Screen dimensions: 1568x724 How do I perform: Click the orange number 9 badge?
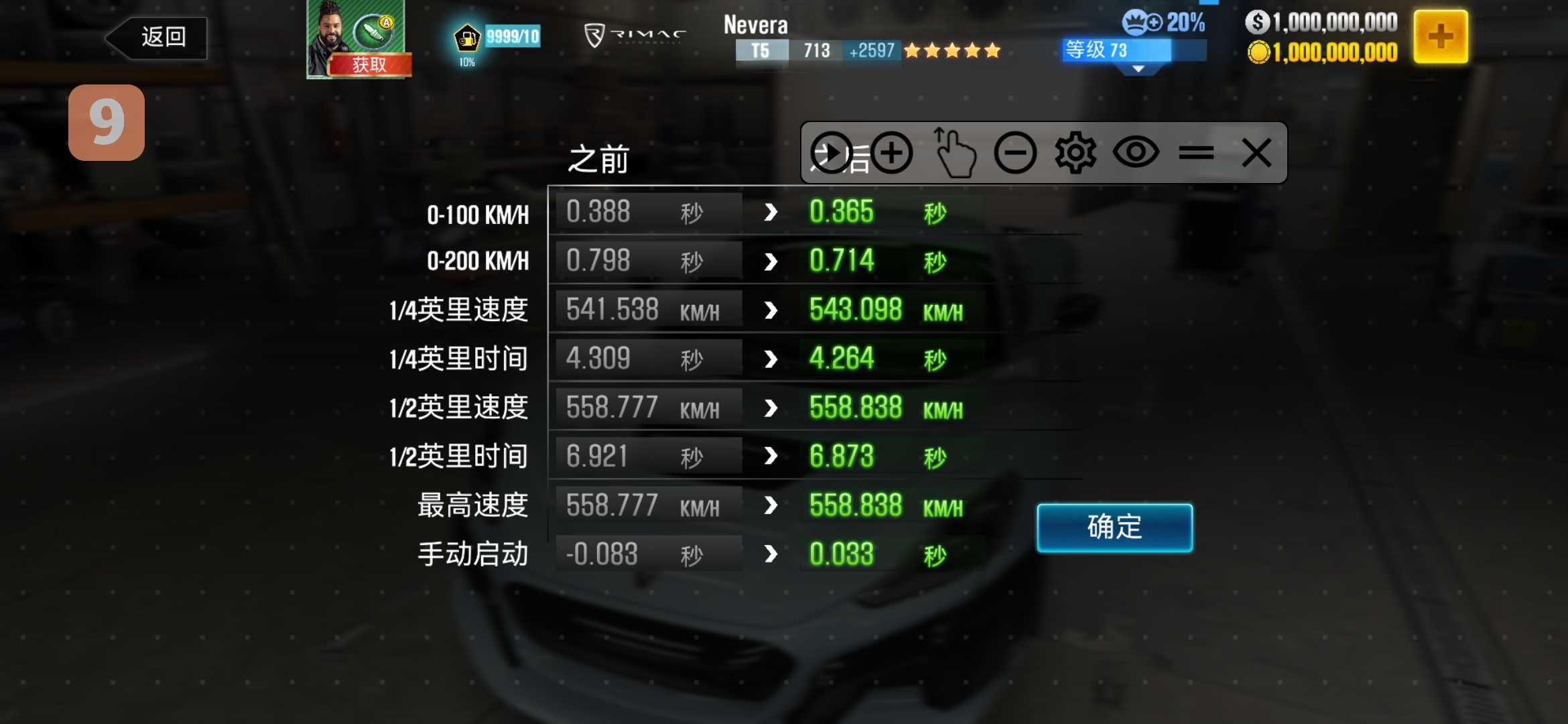(x=107, y=123)
